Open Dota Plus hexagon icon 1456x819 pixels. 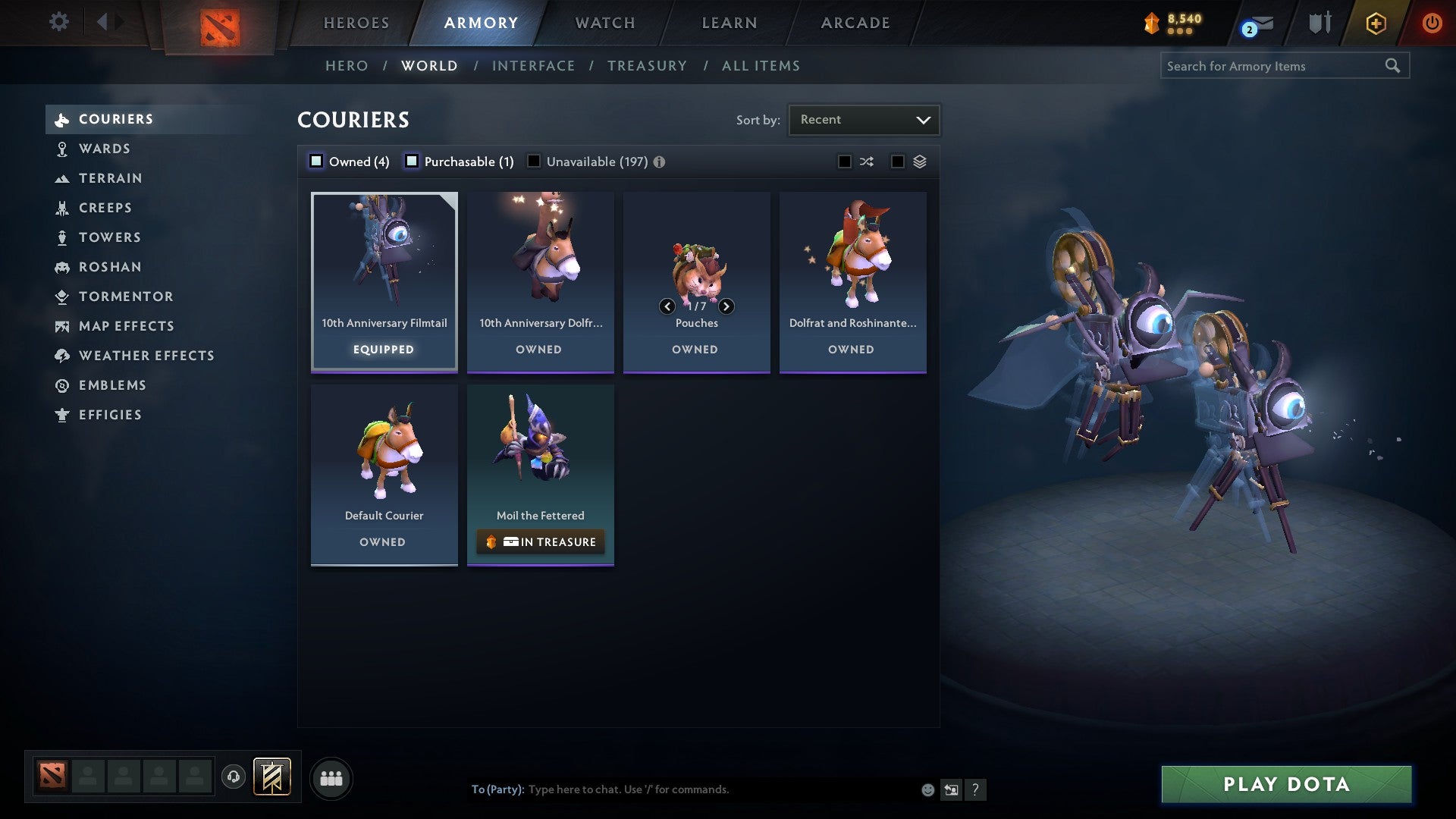click(1375, 23)
